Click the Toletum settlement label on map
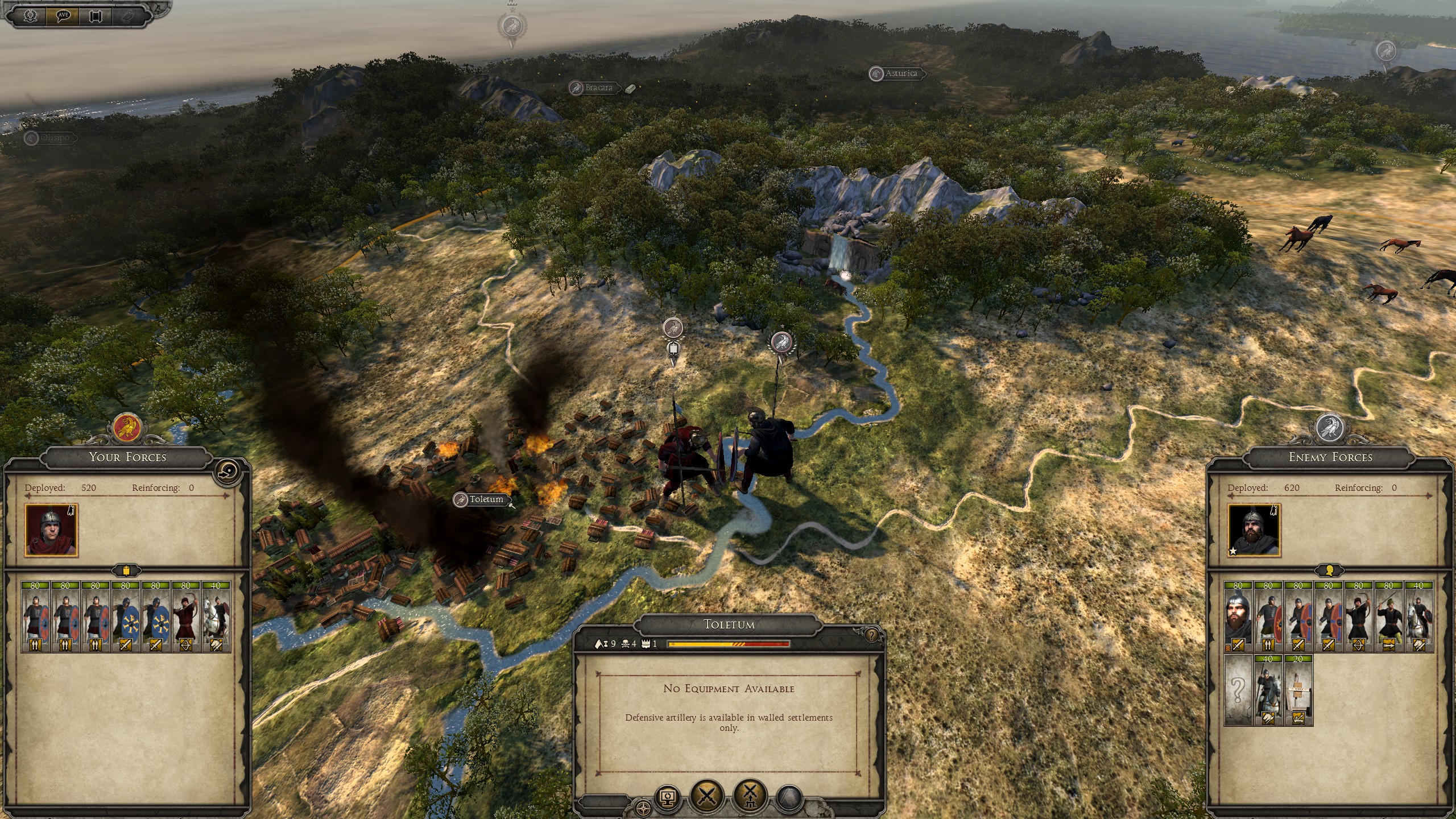The image size is (1456, 819). coord(486,499)
